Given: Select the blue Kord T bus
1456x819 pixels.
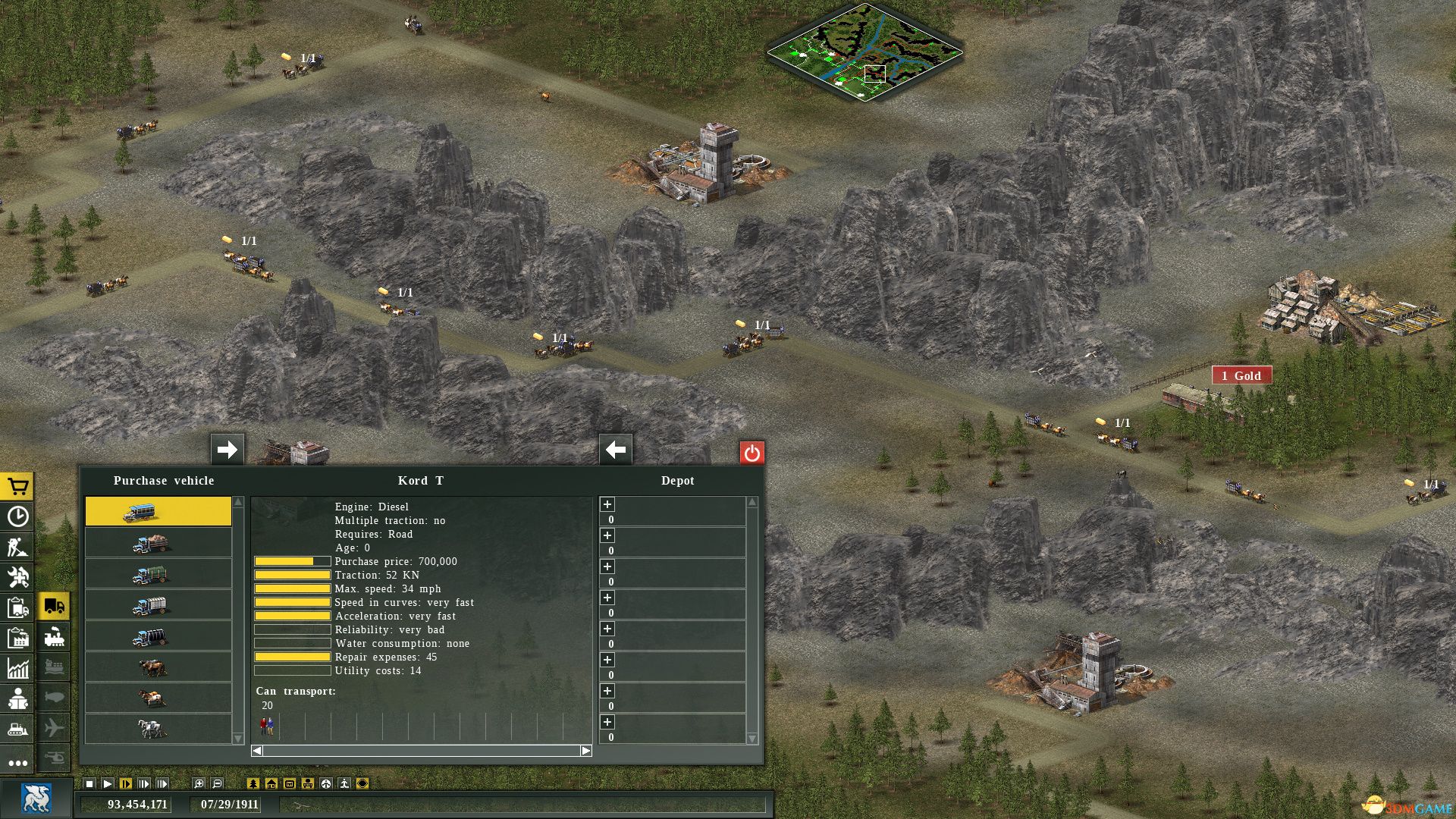Looking at the screenshot, I should pyautogui.click(x=158, y=512).
